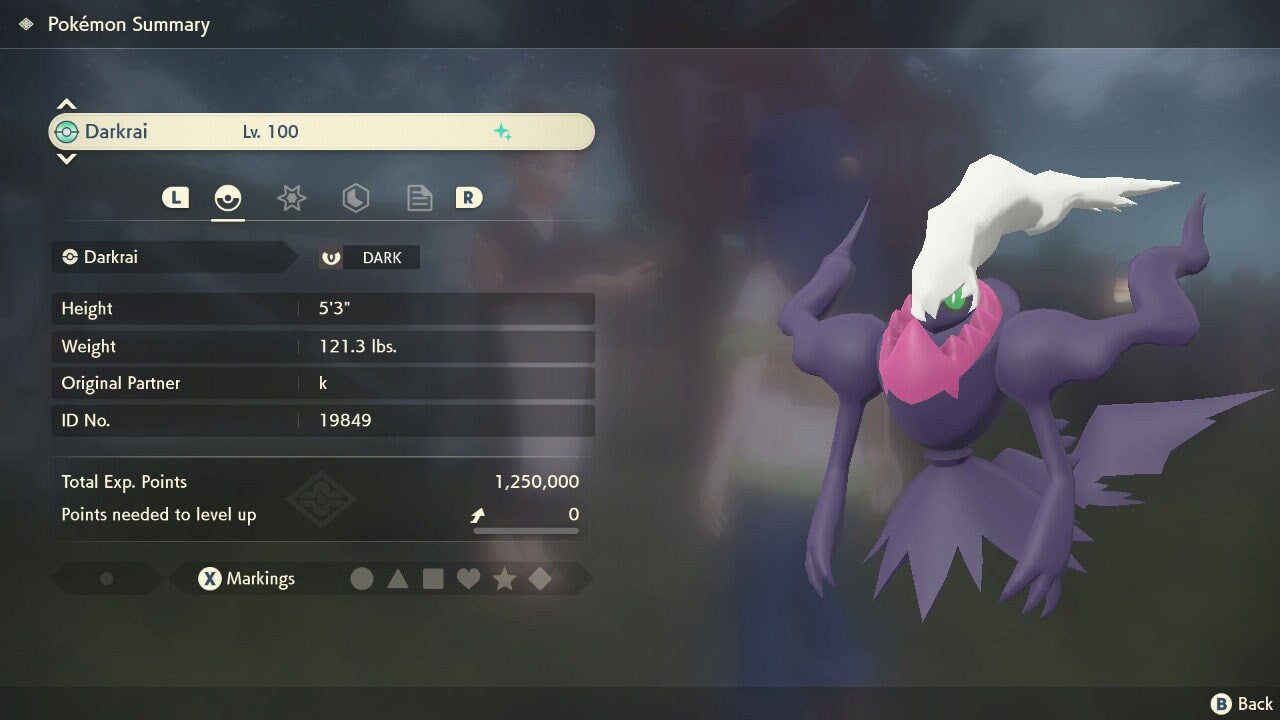
Task: Switch to the Poké Ball info tab
Action: tap(228, 198)
